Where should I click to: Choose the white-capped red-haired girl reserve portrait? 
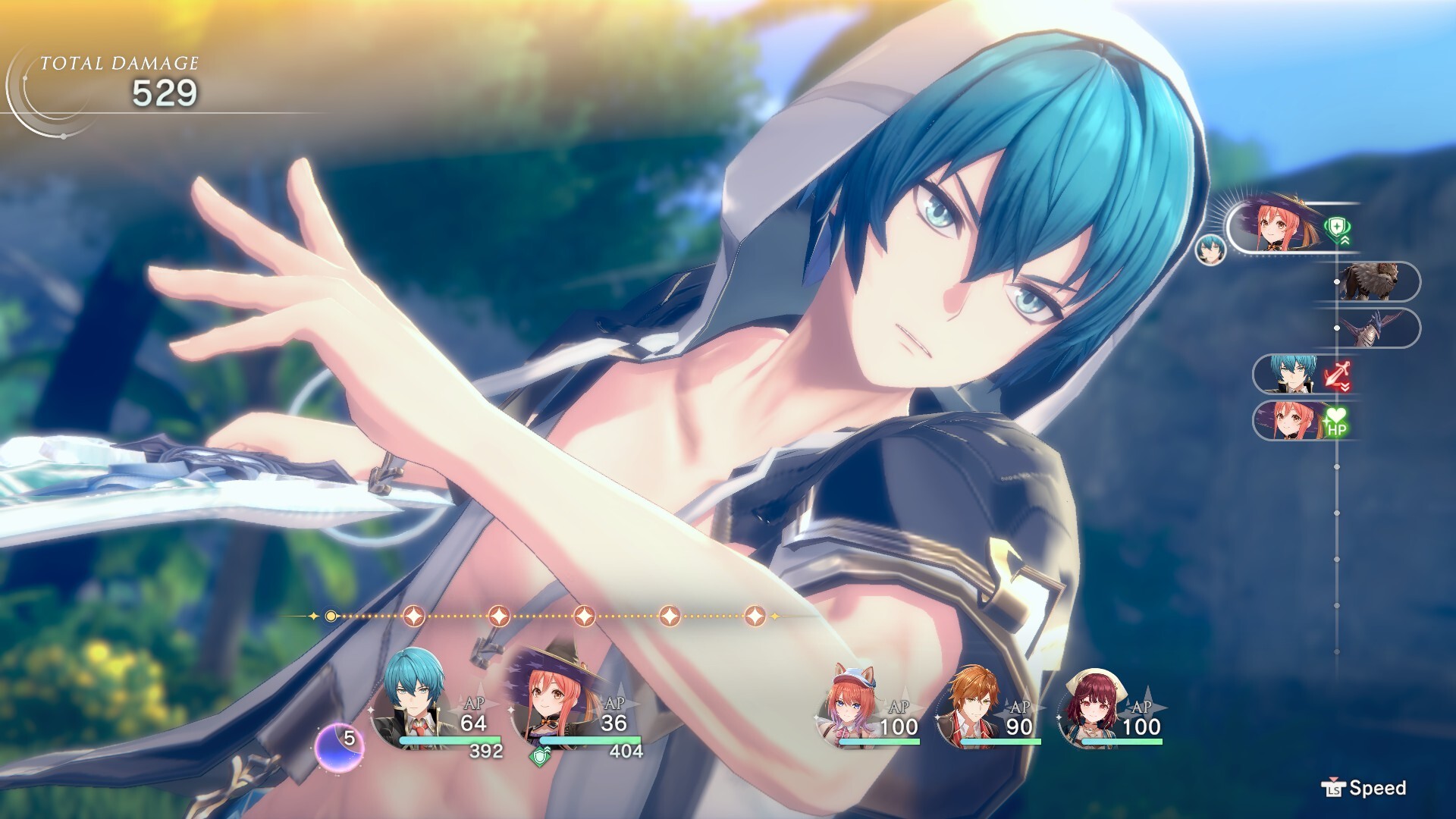click(x=1090, y=705)
